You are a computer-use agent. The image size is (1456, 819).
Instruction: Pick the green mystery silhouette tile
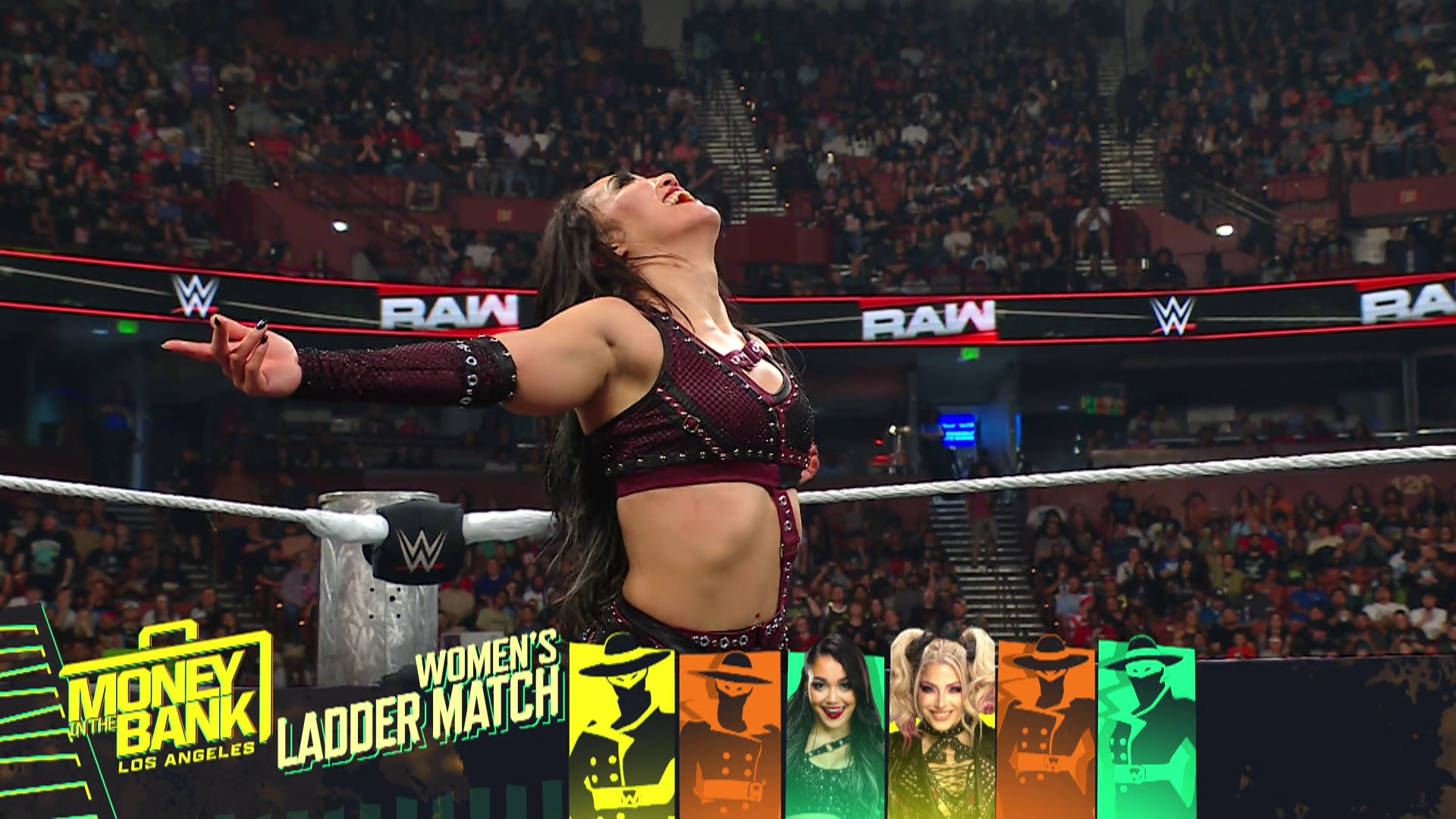1147,728
